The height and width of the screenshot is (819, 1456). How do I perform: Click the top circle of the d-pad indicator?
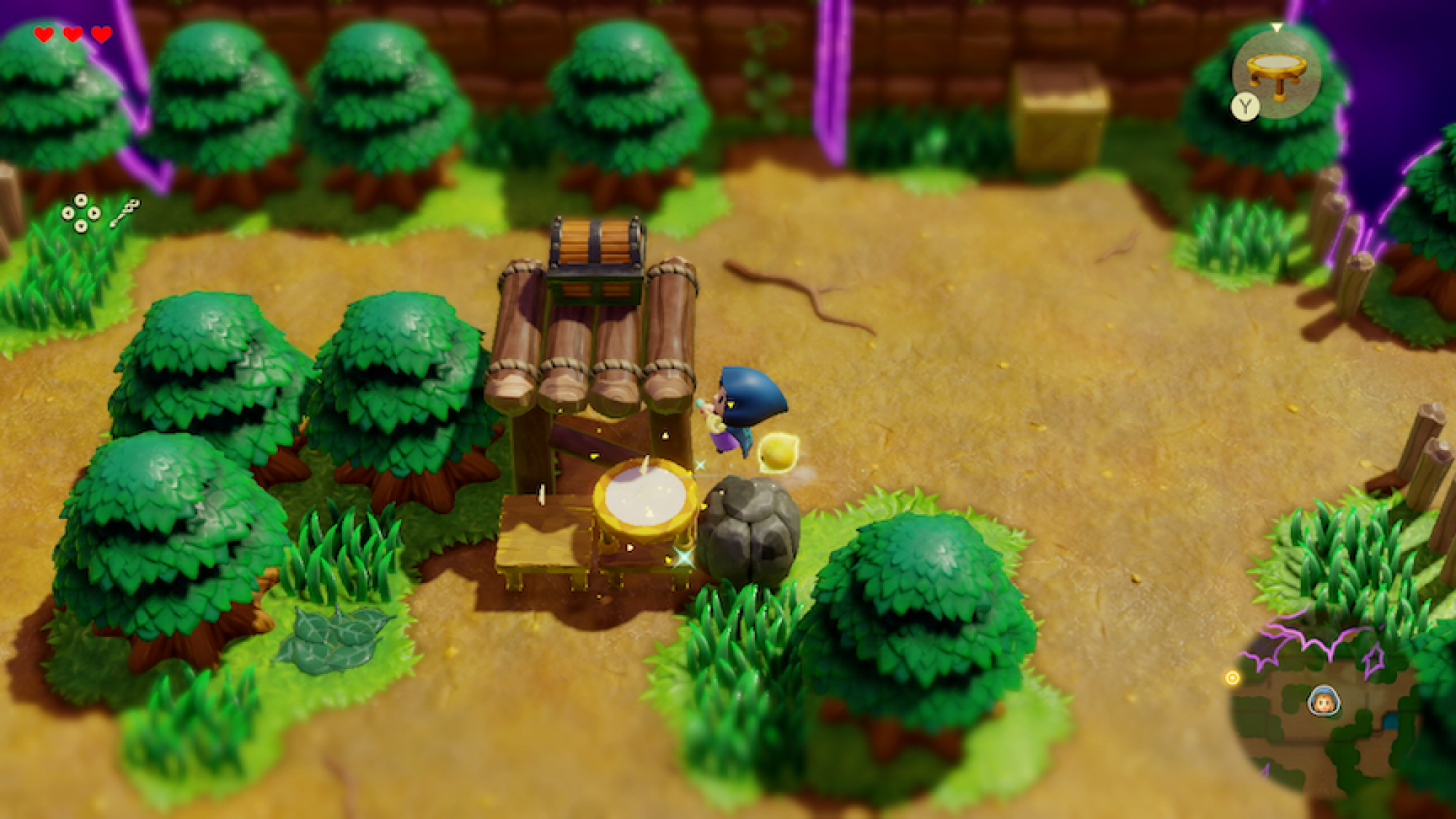81,199
